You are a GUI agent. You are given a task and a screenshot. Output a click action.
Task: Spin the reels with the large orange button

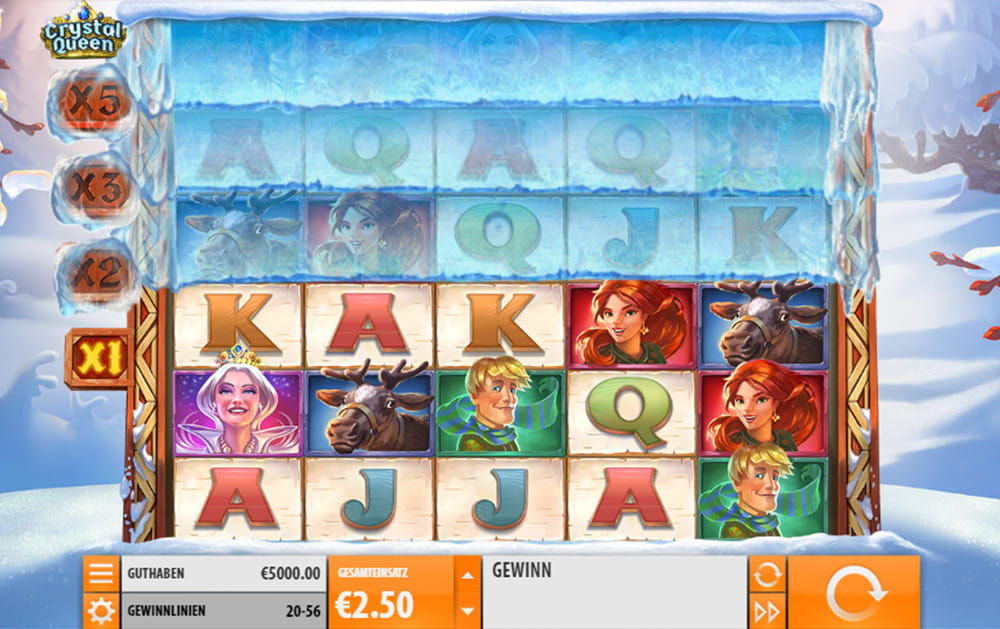(x=854, y=593)
